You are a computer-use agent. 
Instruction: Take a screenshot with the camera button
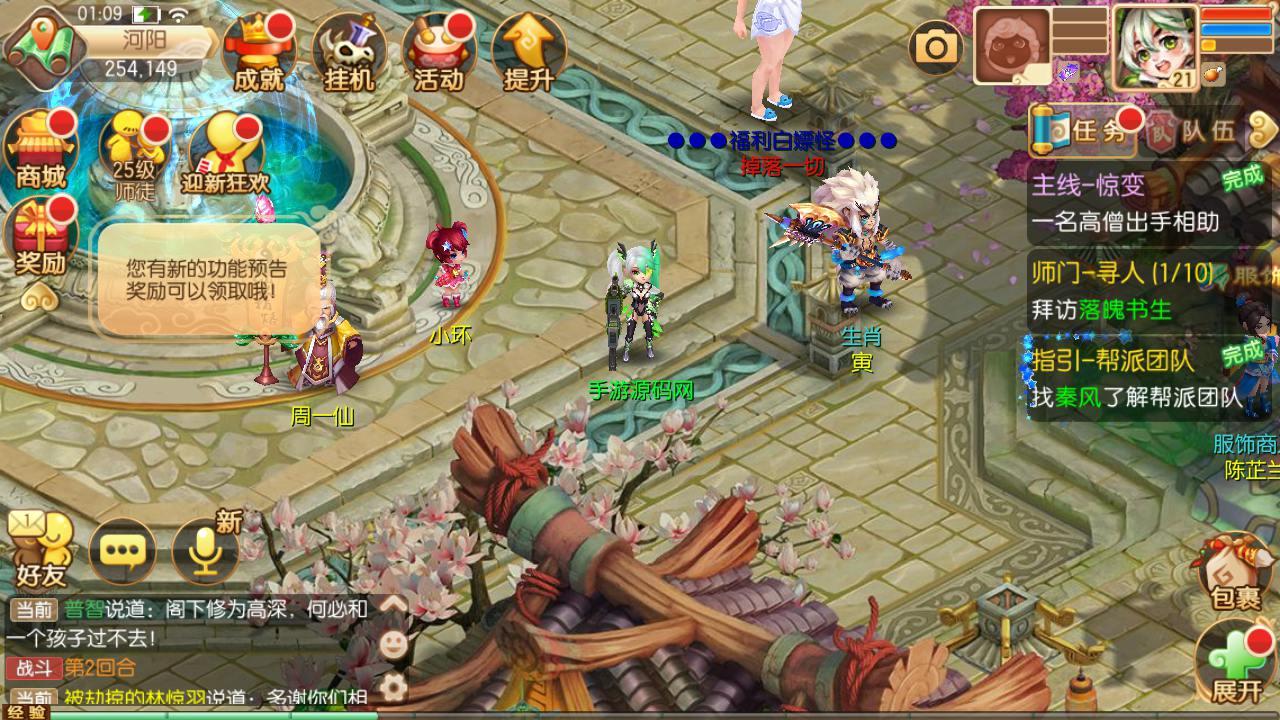[937, 47]
